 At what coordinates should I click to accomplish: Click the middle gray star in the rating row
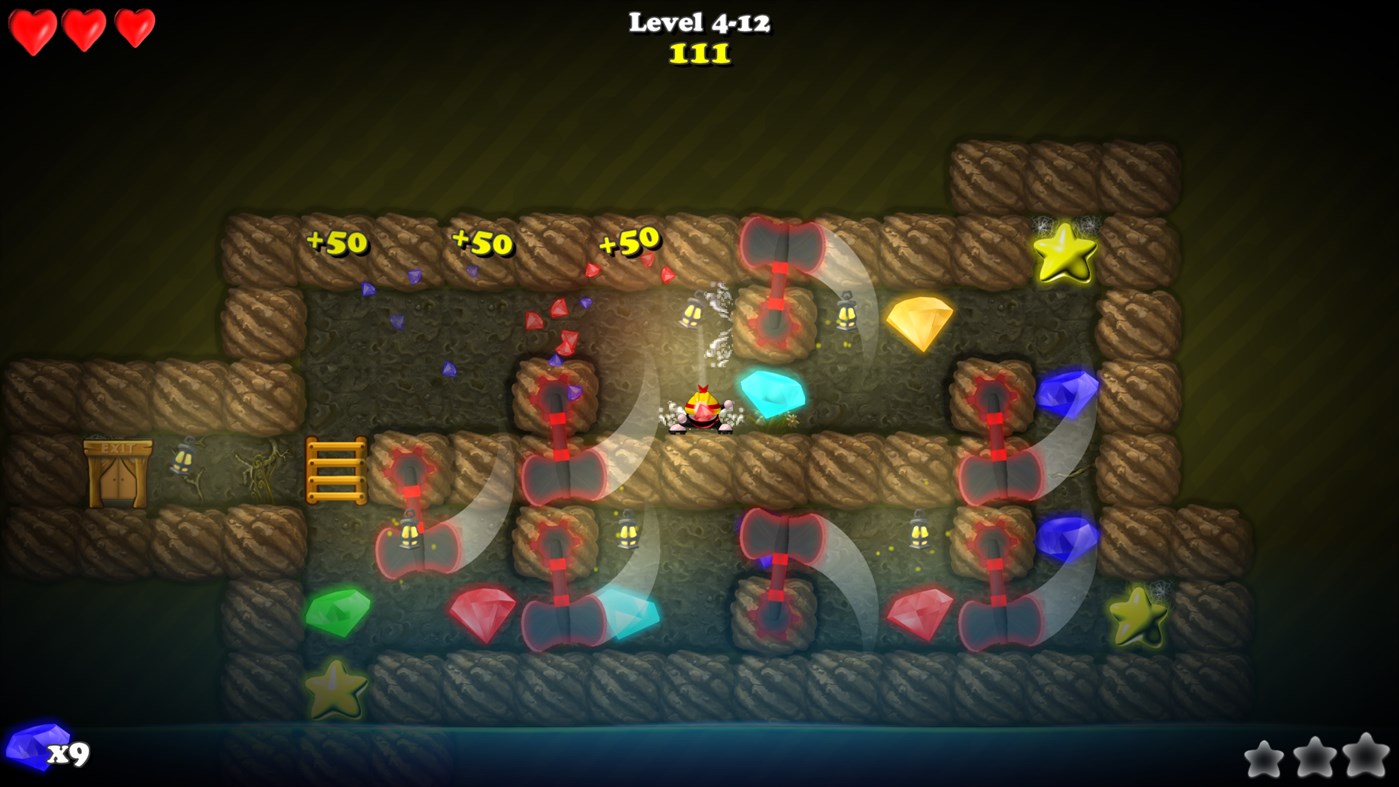(x=1318, y=760)
